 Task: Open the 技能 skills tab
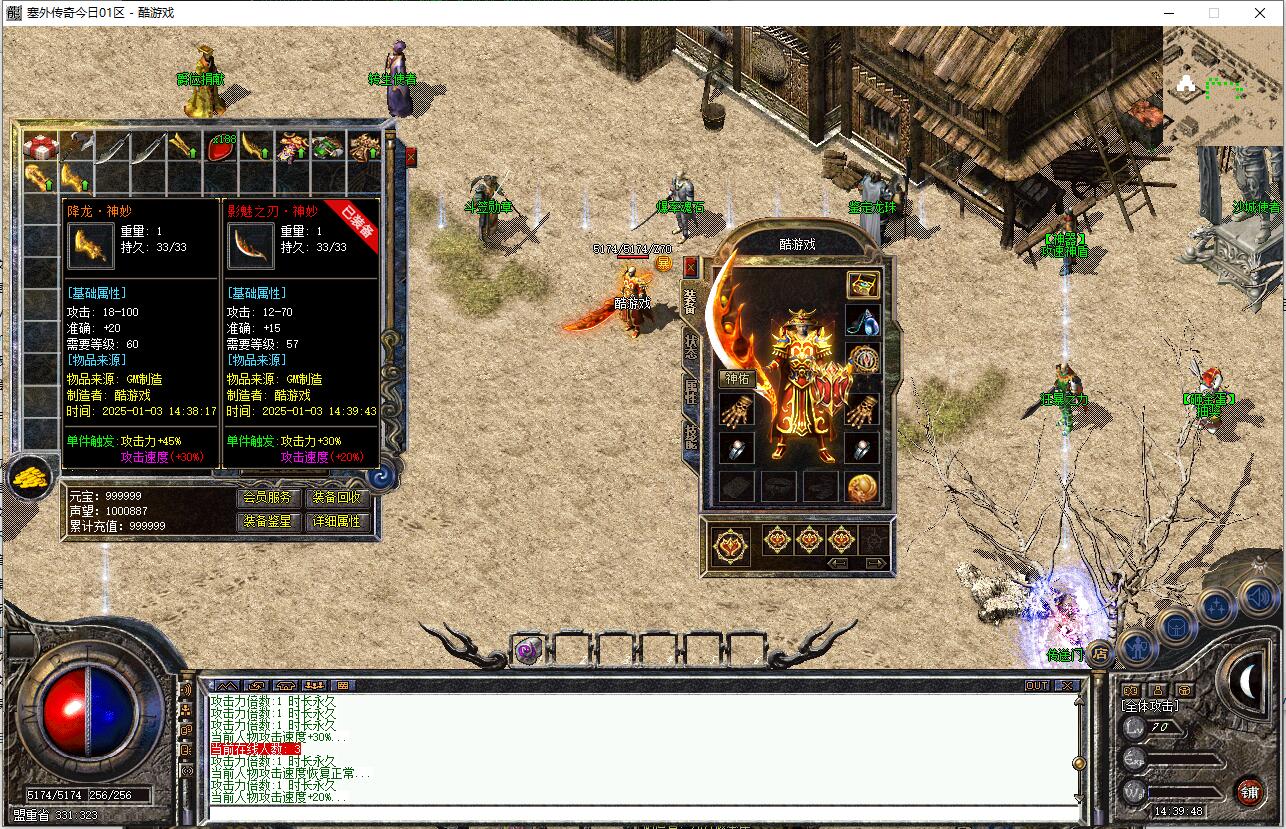click(690, 435)
